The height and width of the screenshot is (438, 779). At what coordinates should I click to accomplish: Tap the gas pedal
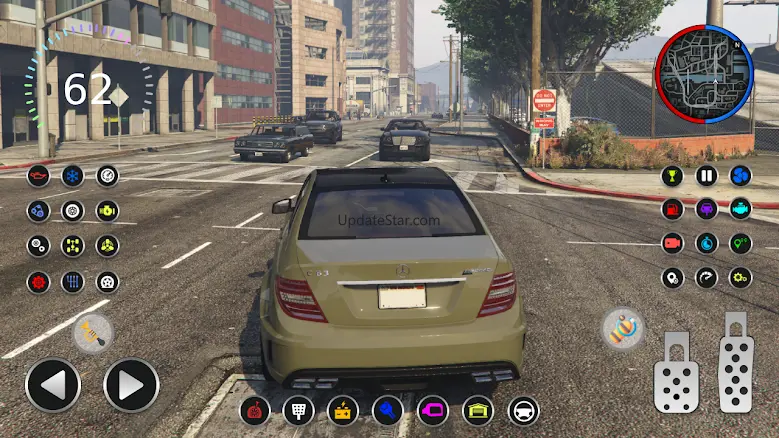click(x=735, y=367)
